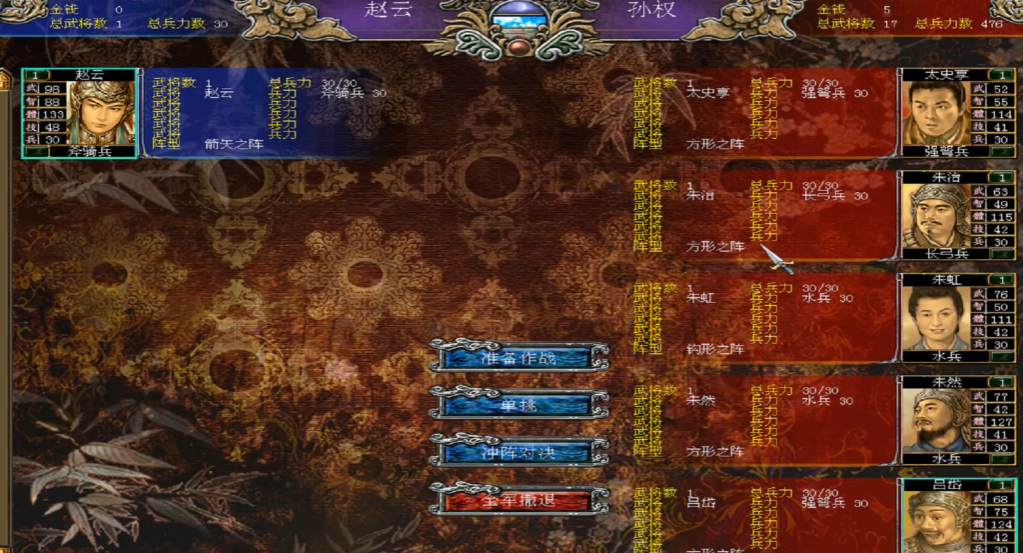Select enemy general 朱虹's portrait
Image resolution: width=1023 pixels, height=553 pixels.
point(936,318)
